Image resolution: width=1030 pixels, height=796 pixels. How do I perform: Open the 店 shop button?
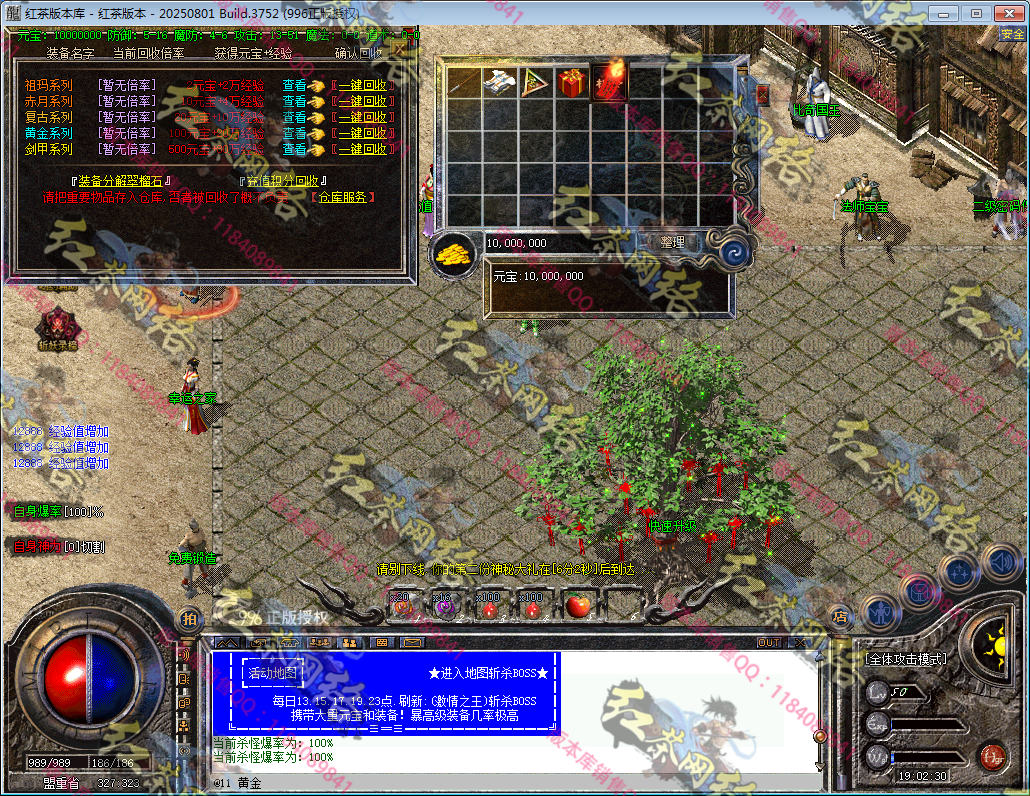tap(840, 617)
